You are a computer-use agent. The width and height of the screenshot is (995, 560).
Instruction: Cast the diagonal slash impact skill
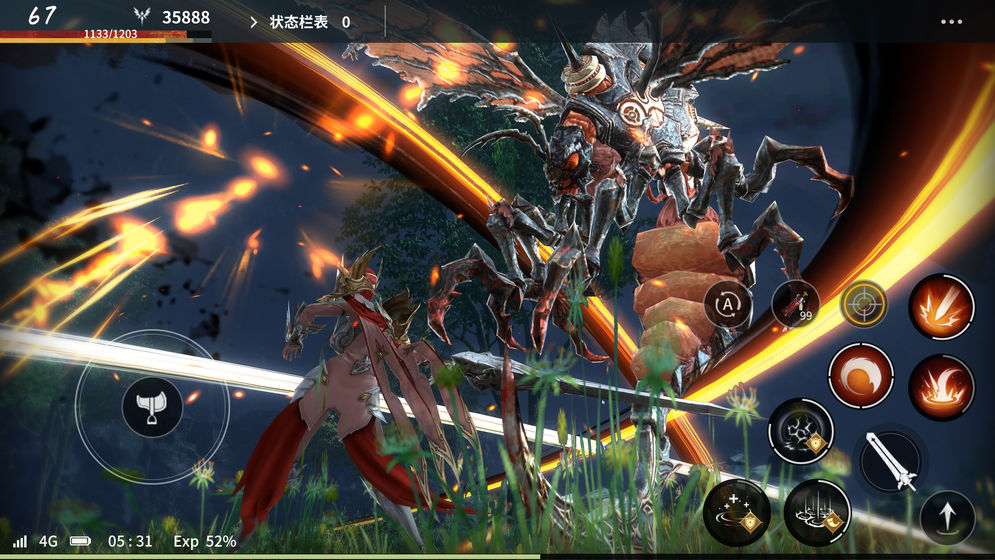click(941, 307)
